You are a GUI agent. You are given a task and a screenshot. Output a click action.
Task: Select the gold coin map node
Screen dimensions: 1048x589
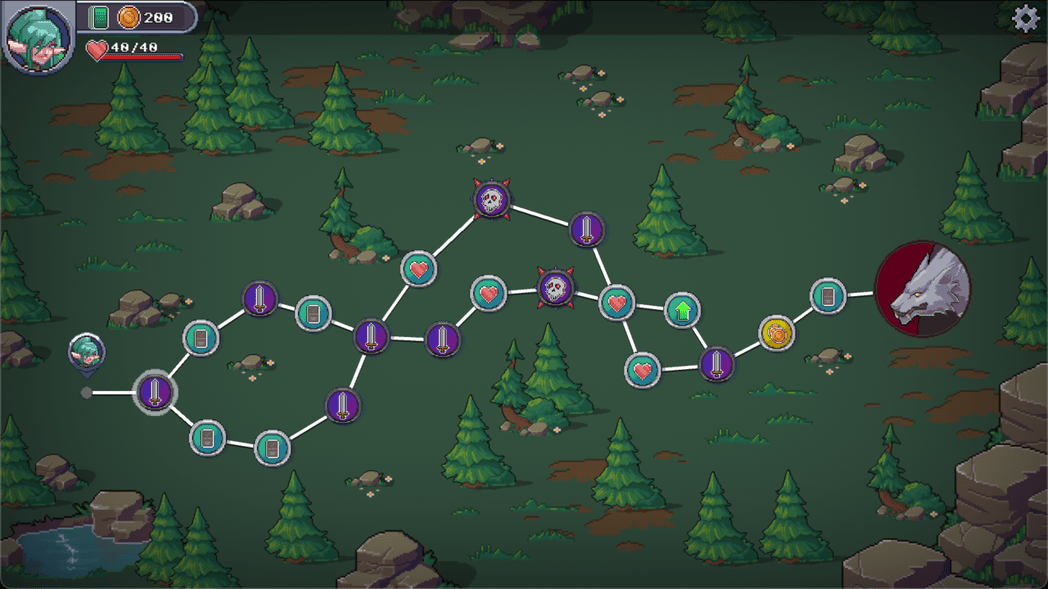(777, 333)
